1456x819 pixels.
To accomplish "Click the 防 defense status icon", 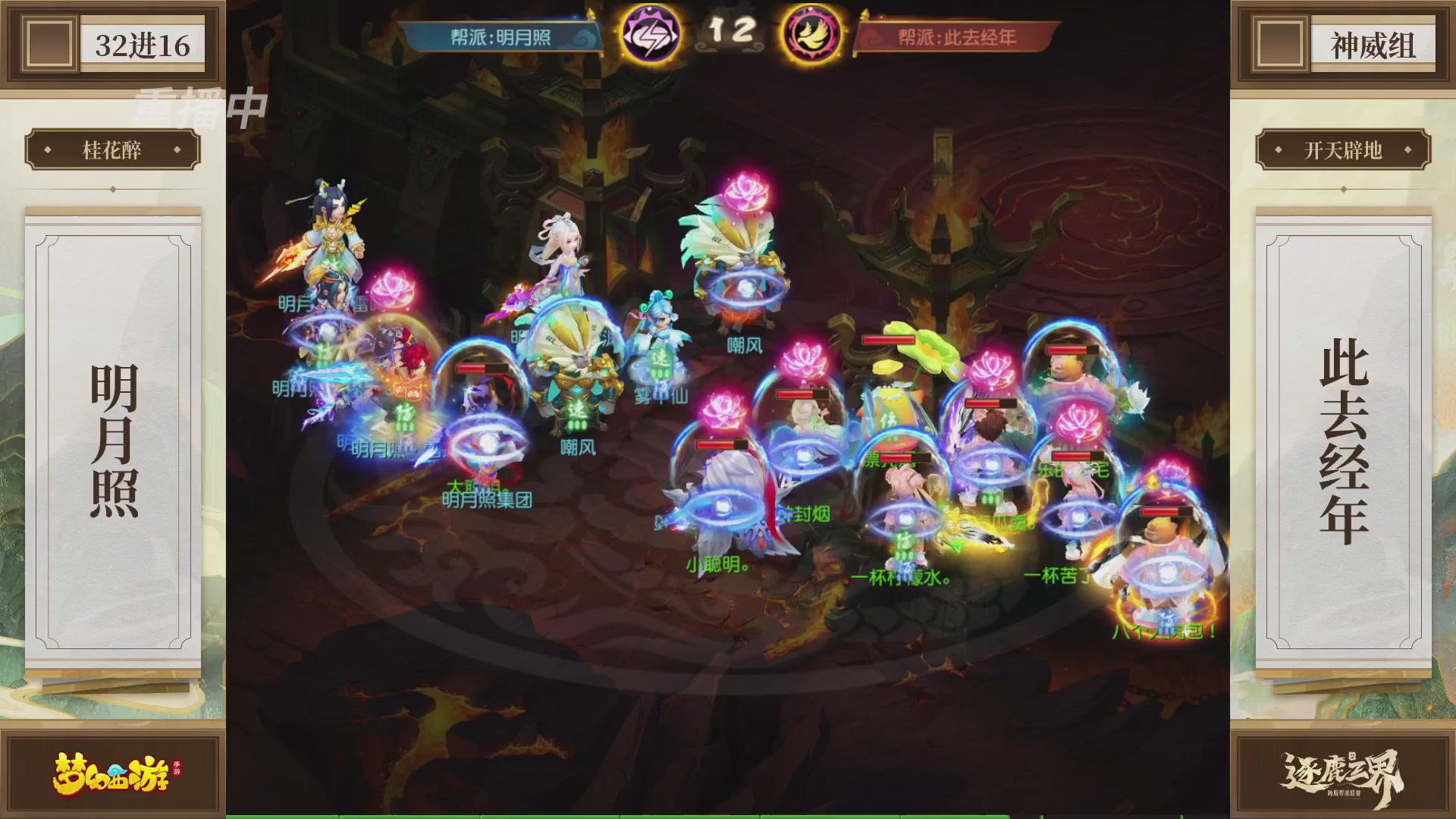I will 905,540.
